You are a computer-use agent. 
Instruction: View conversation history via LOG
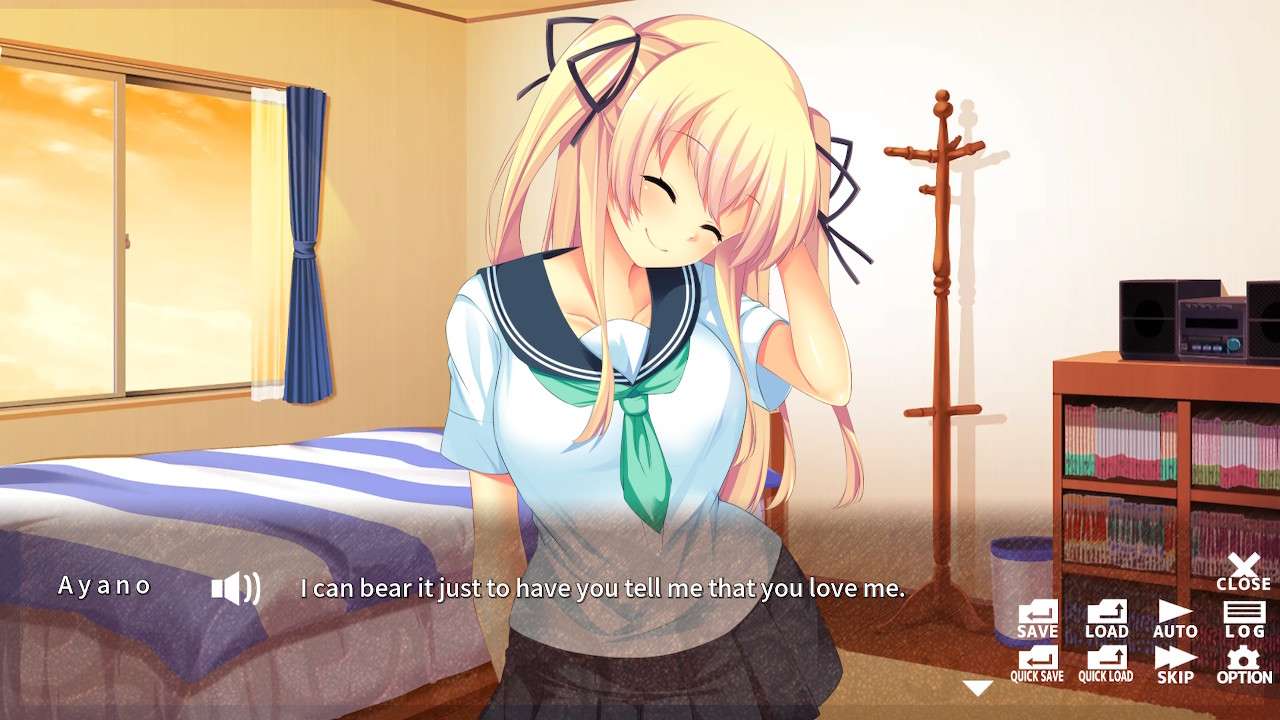(x=1243, y=616)
